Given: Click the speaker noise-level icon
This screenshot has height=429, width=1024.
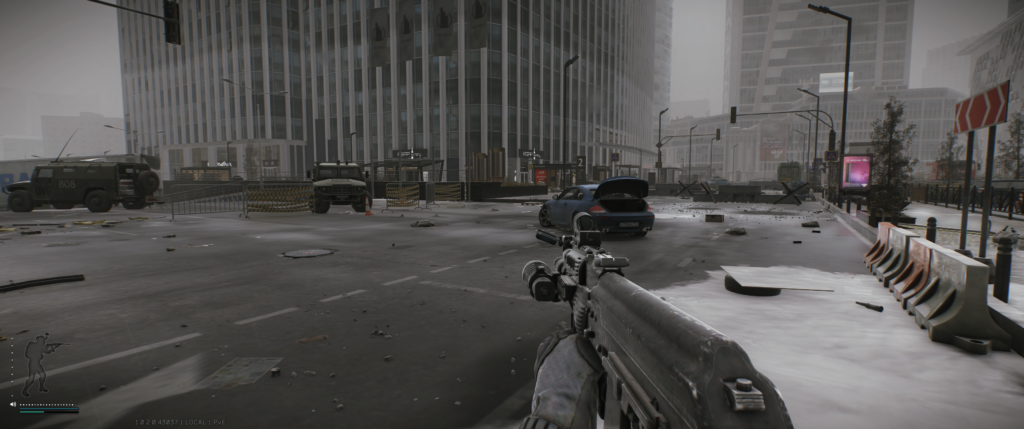Looking at the screenshot, I should click(x=13, y=405).
